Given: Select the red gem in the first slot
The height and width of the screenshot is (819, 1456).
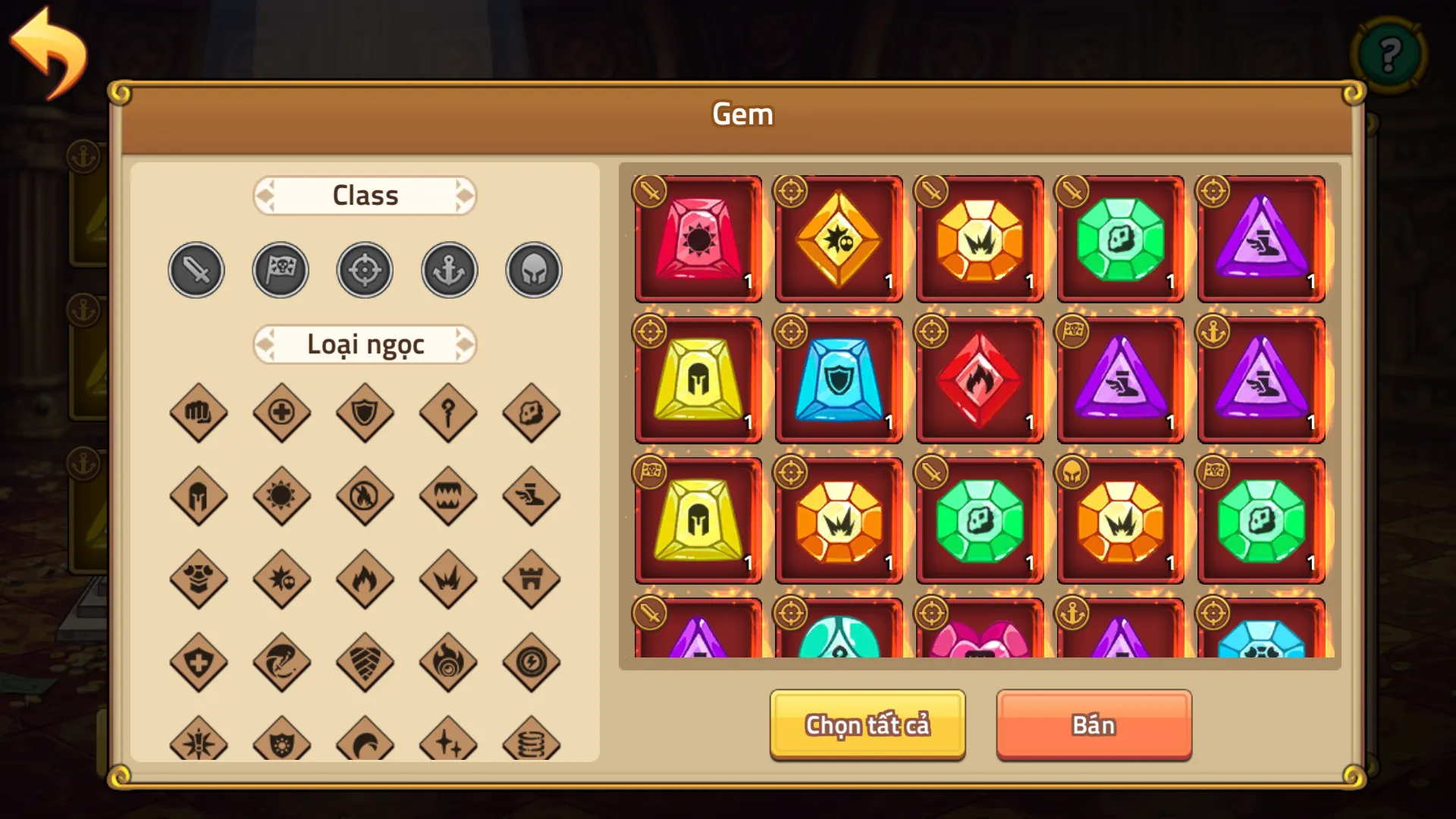Looking at the screenshot, I should pos(697,239).
